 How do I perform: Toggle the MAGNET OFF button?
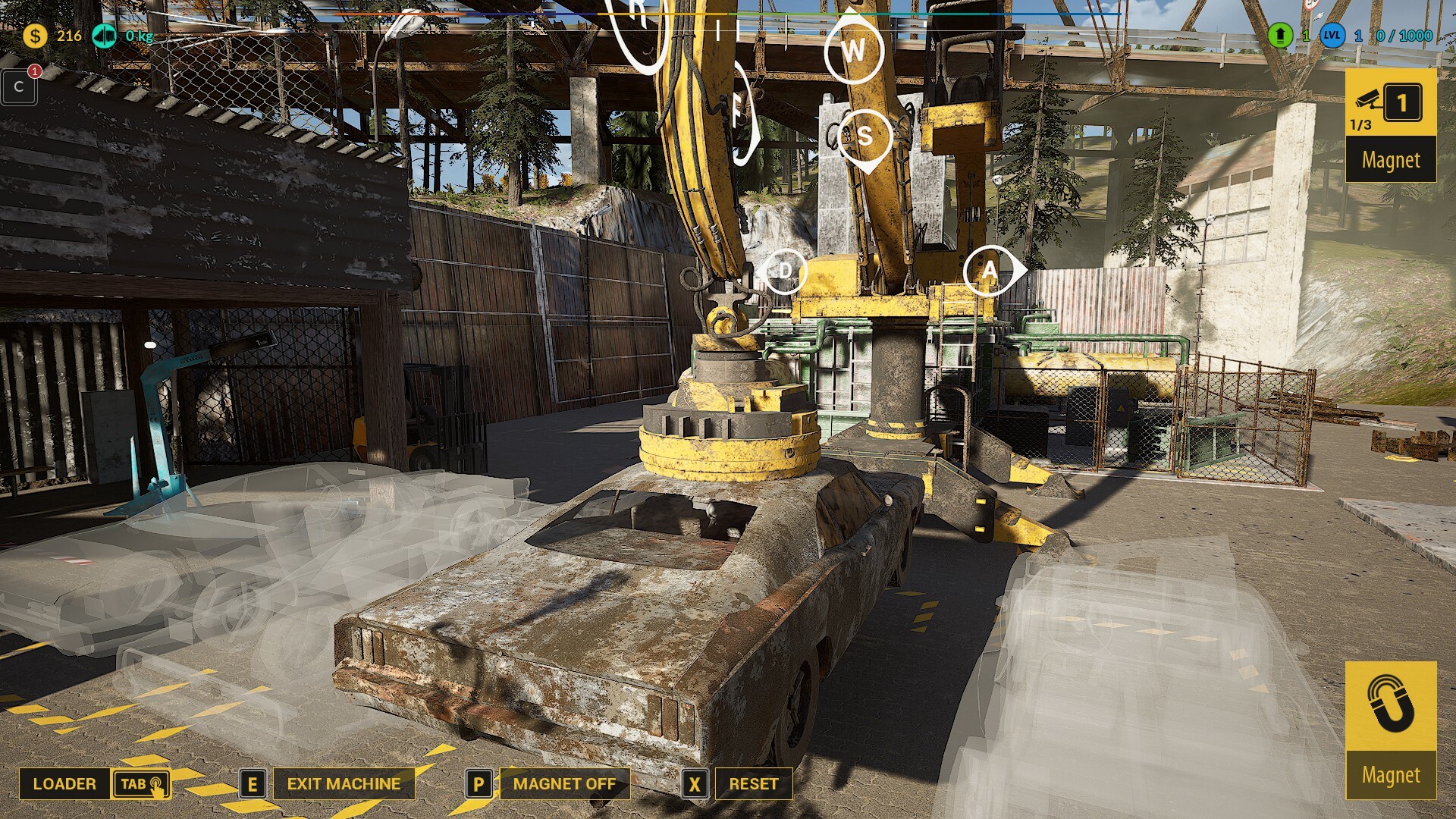tap(564, 784)
